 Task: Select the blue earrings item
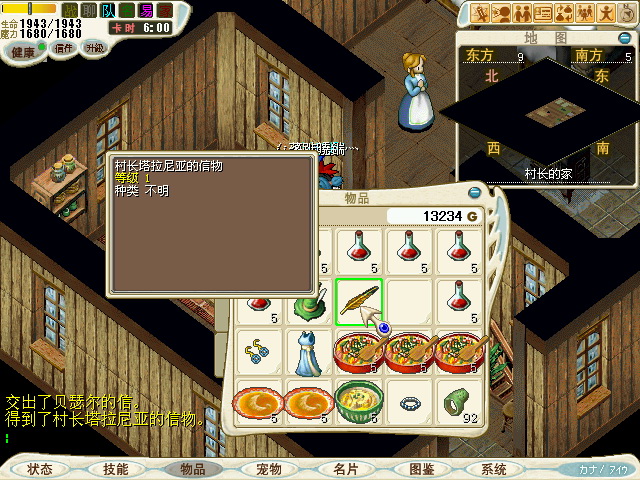coord(257,351)
